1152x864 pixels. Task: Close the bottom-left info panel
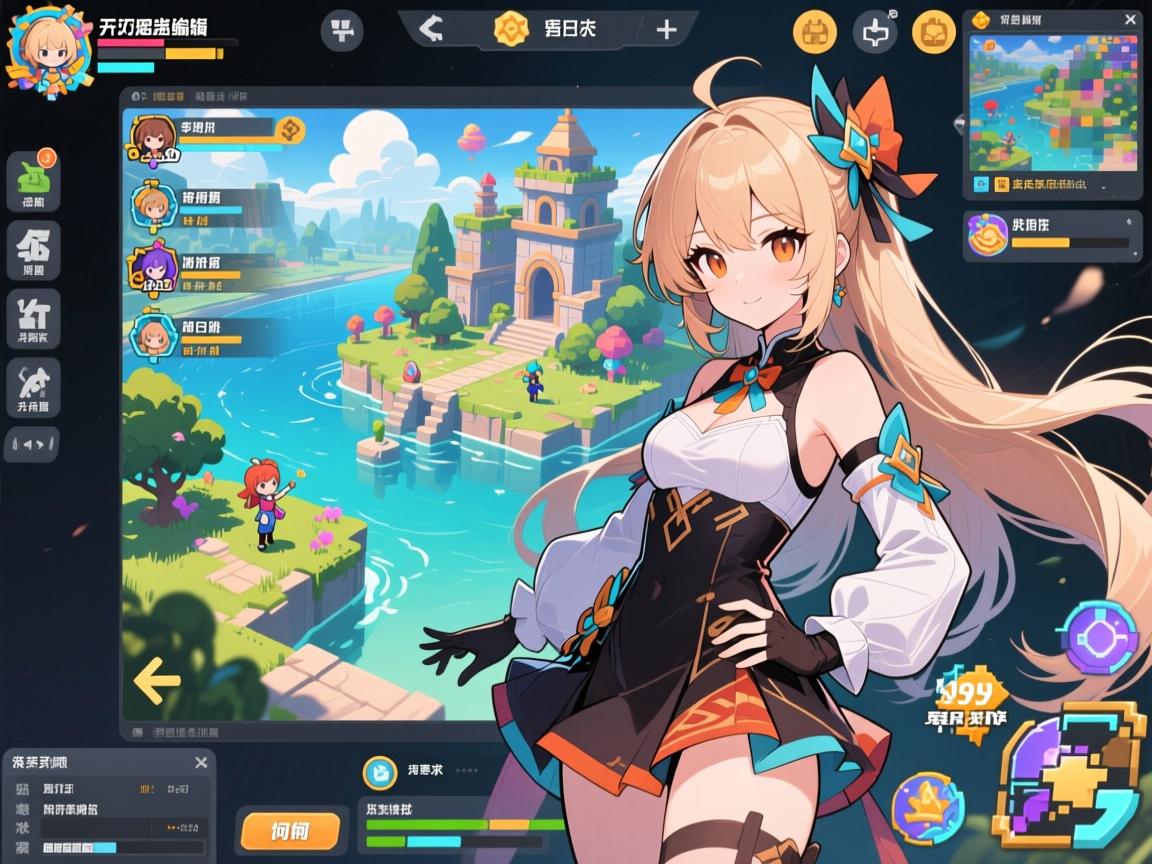[x=201, y=763]
